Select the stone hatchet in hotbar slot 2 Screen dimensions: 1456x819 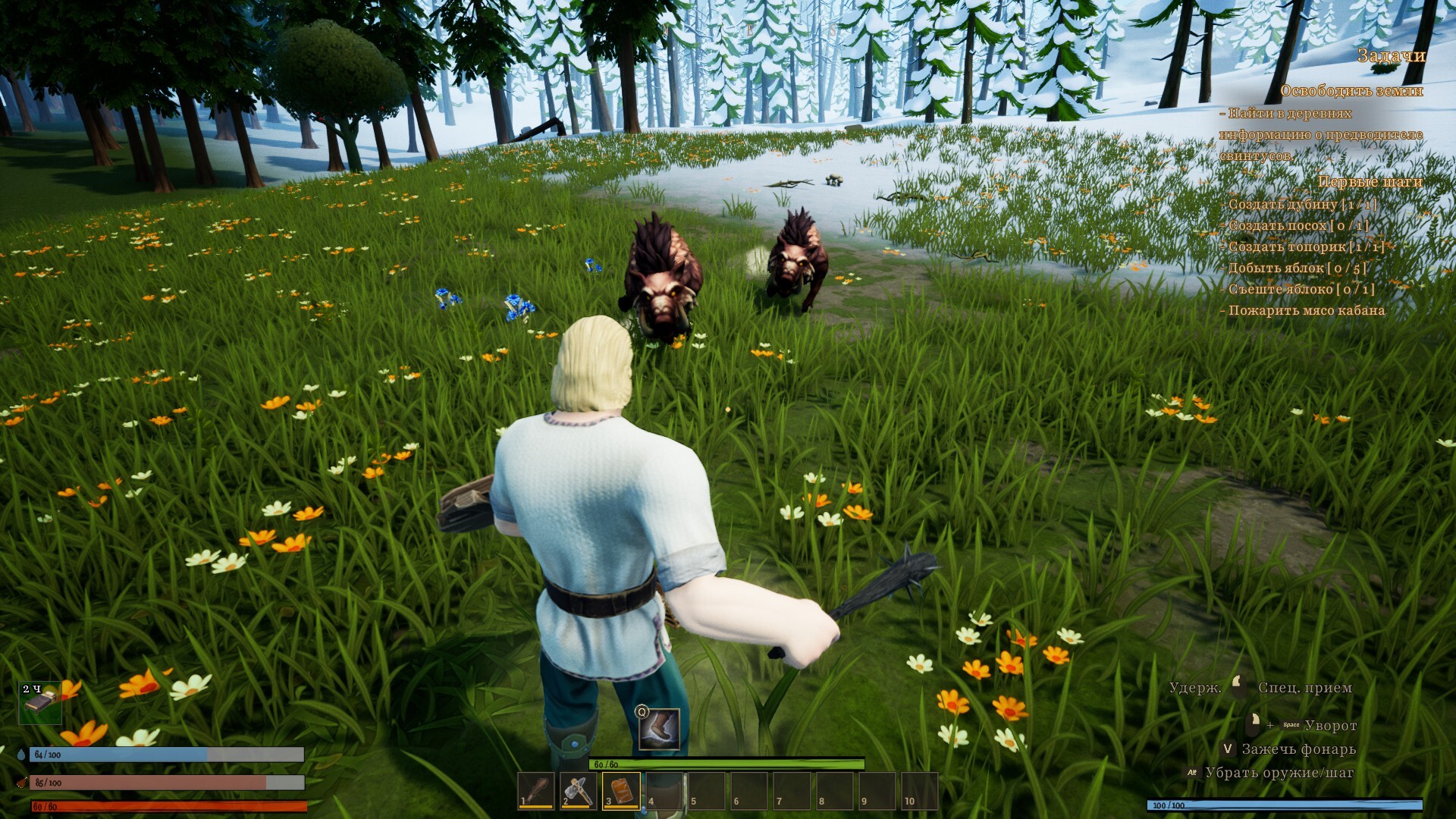(579, 791)
